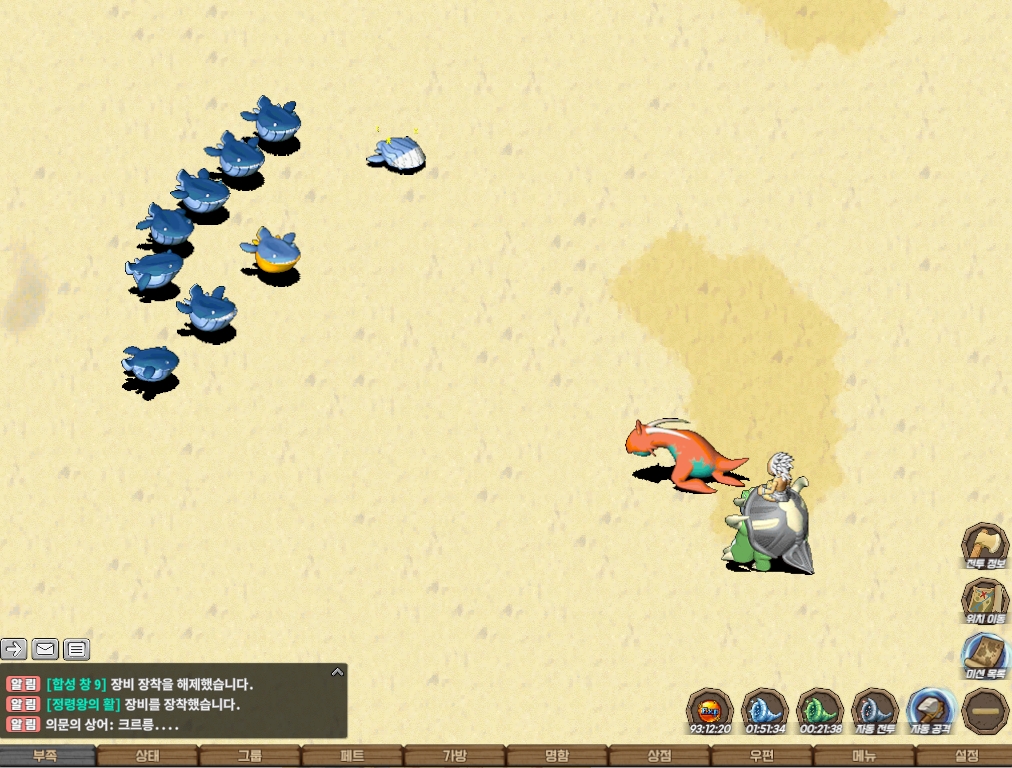Open the 부족 (tribe) tab
The width and height of the screenshot is (1012, 768).
coord(45,757)
